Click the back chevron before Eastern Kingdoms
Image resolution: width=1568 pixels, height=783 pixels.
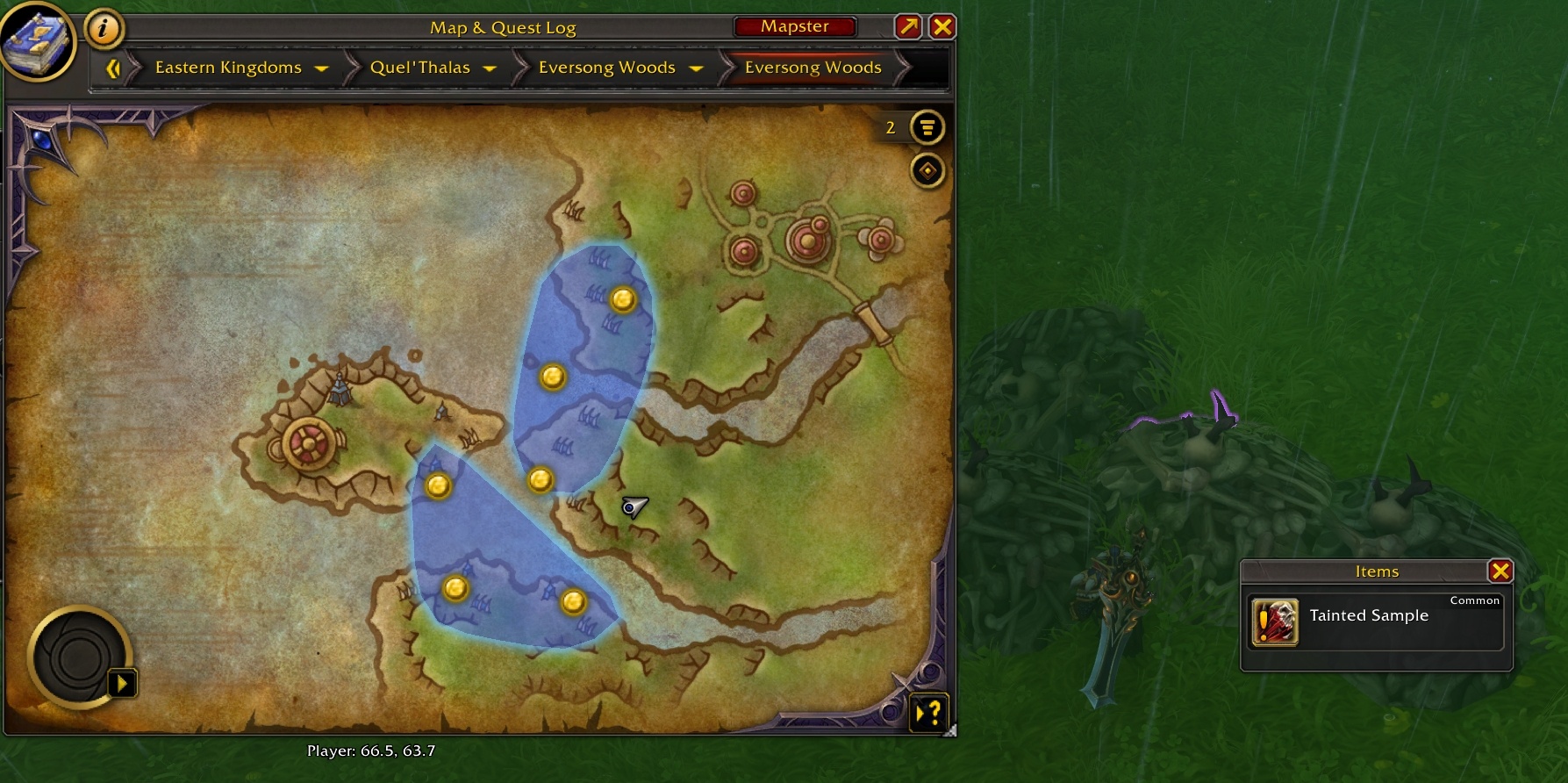click(113, 68)
